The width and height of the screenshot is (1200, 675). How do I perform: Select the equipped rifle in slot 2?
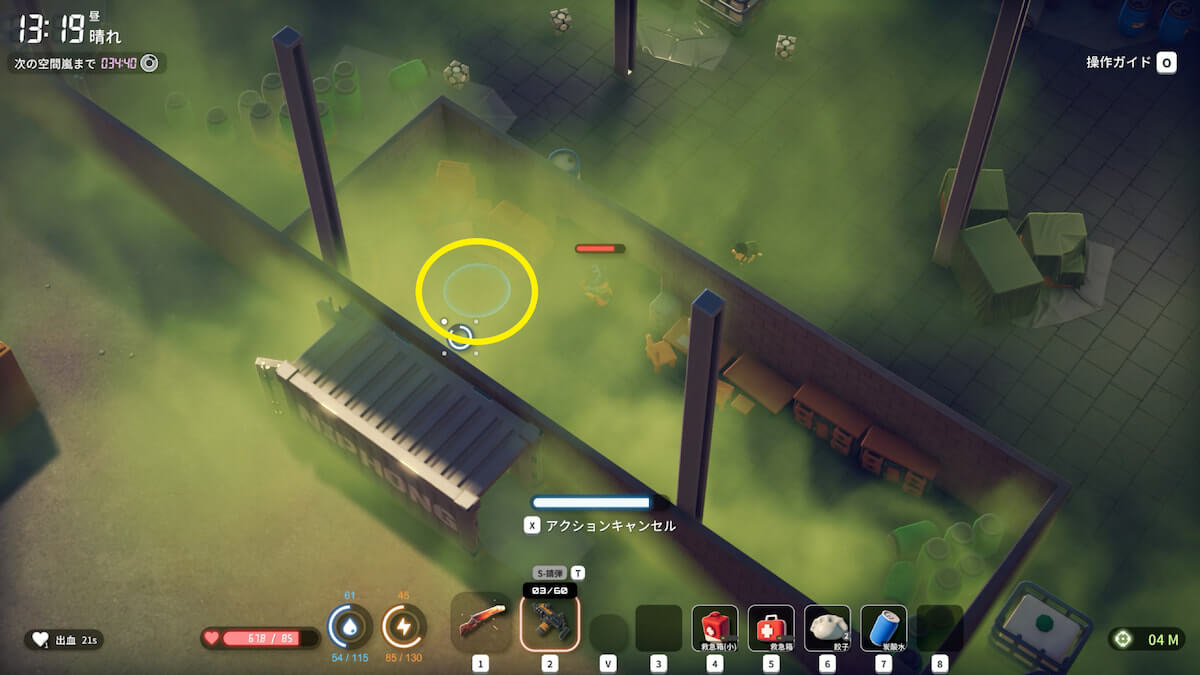click(549, 624)
